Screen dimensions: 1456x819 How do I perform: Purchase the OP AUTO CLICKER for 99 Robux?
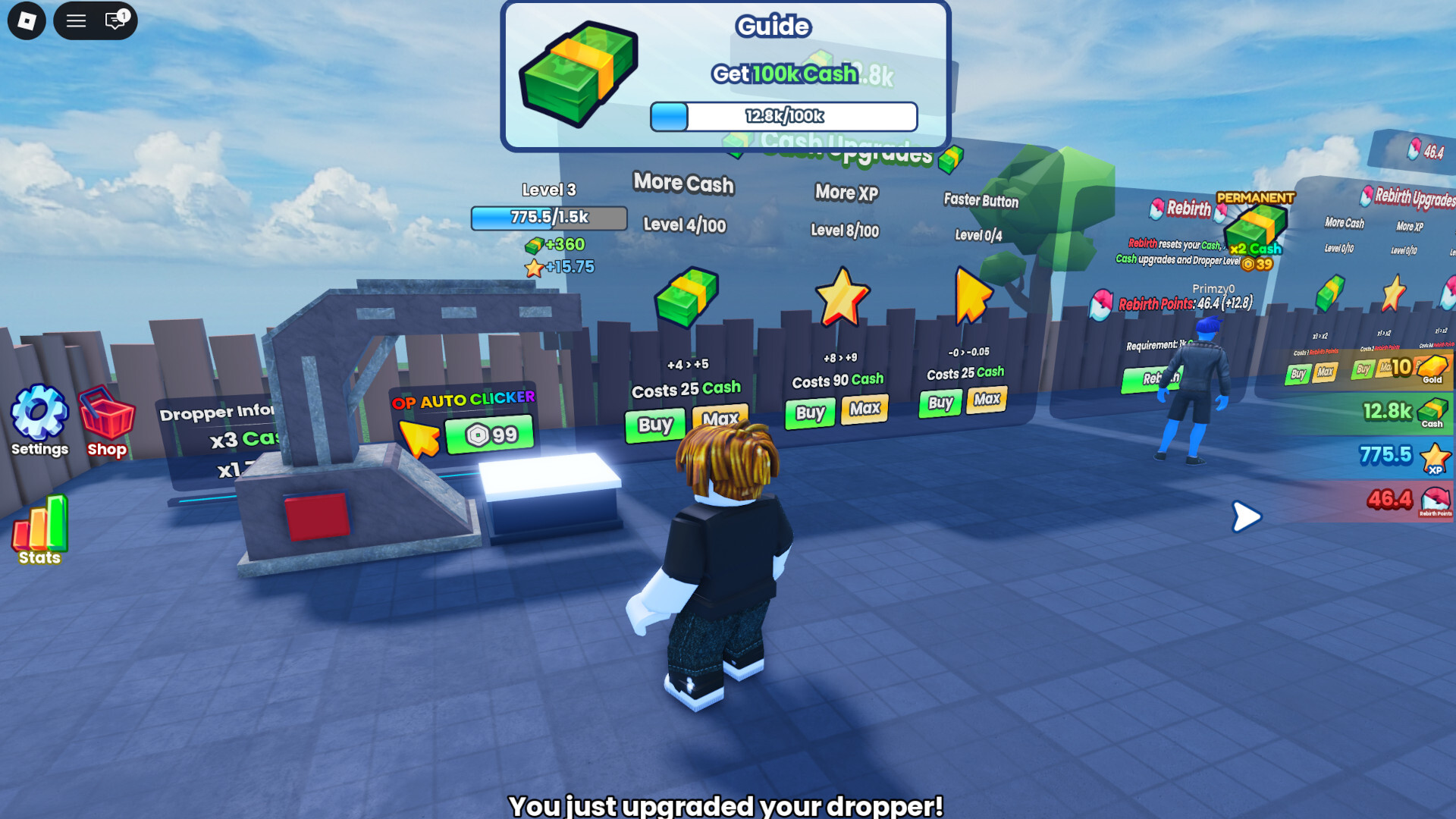pyautogui.click(x=491, y=435)
